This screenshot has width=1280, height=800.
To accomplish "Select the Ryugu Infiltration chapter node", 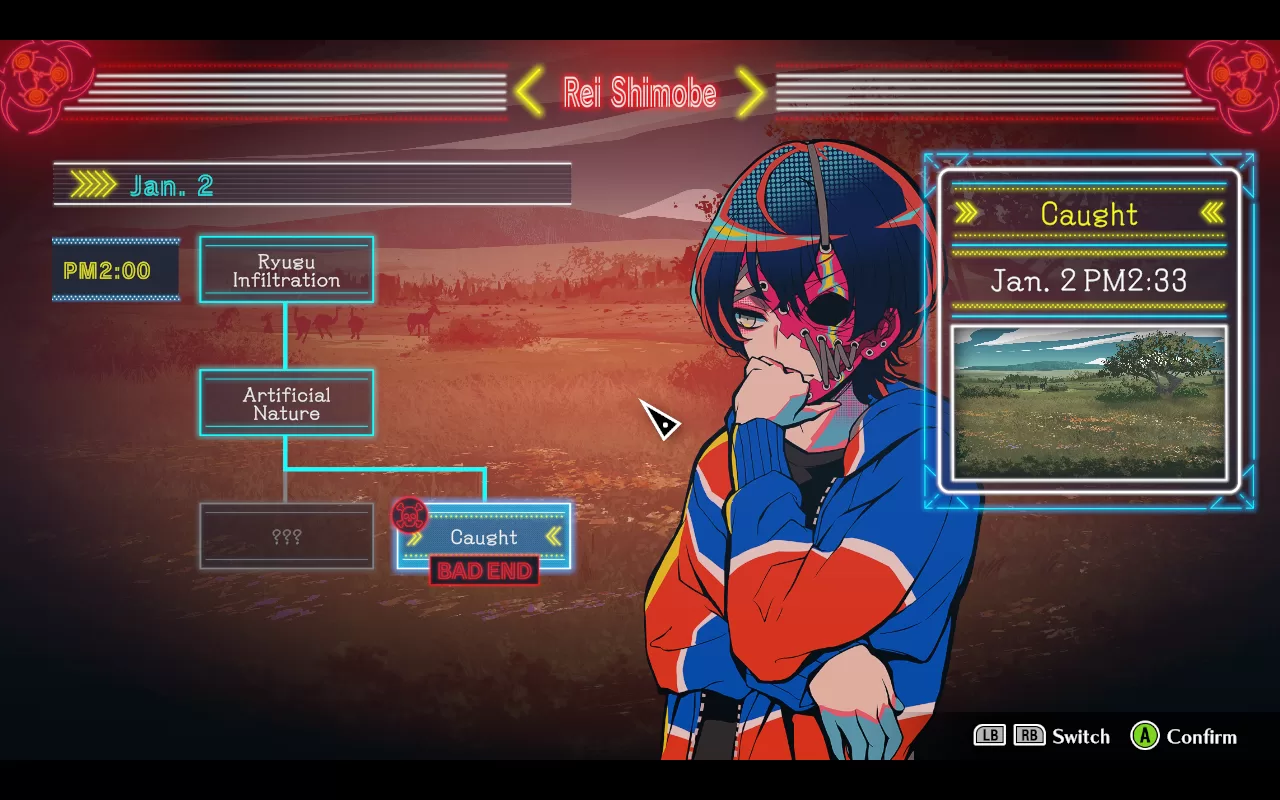I will (286, 270).
